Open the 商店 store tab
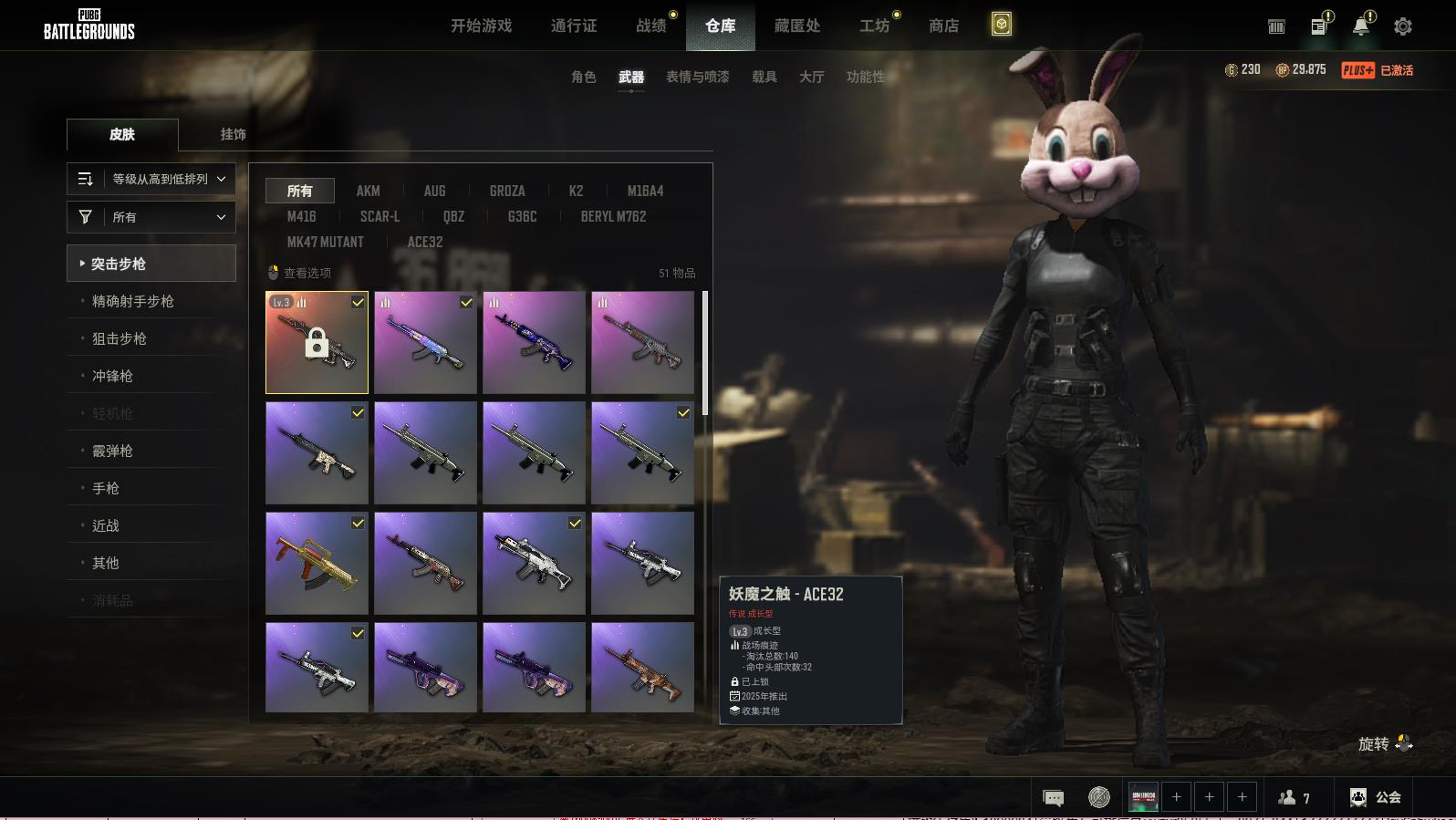This screenshot has height=820, width=1456. click(x=943, y=26)
